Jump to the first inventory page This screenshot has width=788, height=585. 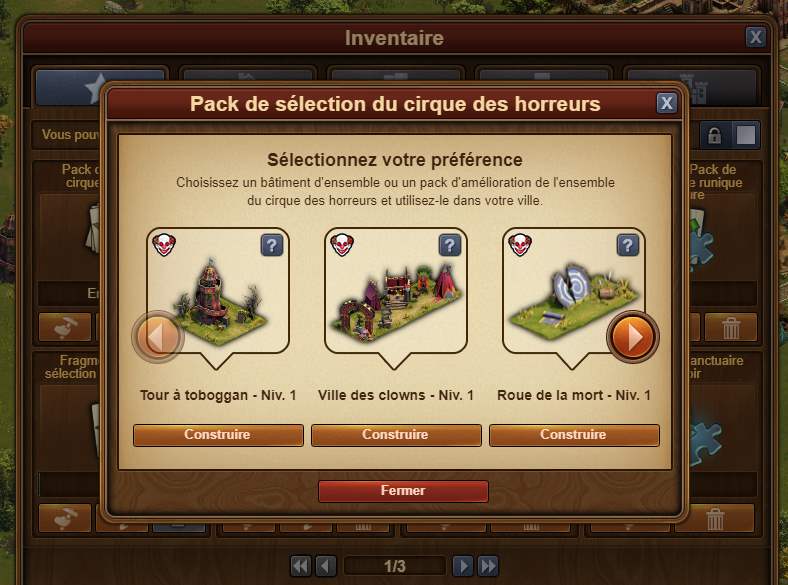click(300, 566)
